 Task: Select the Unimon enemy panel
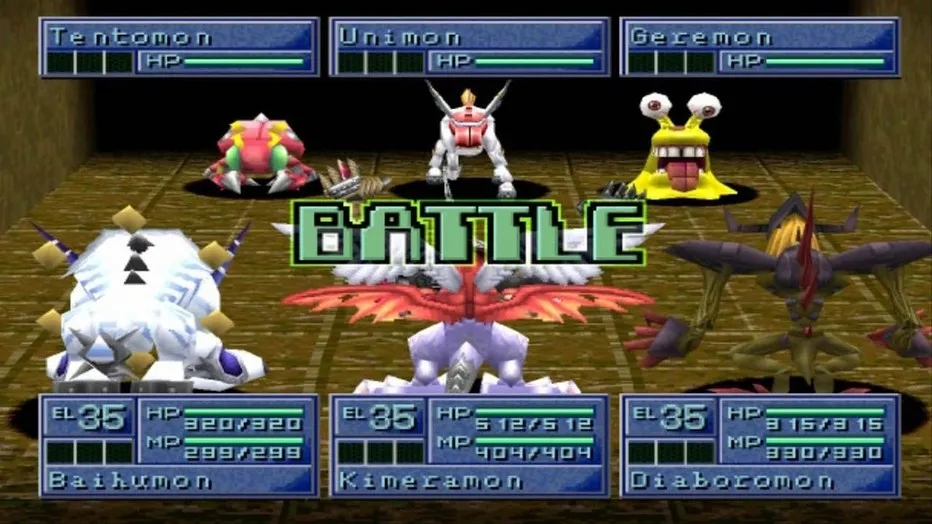tap(469, 47)
